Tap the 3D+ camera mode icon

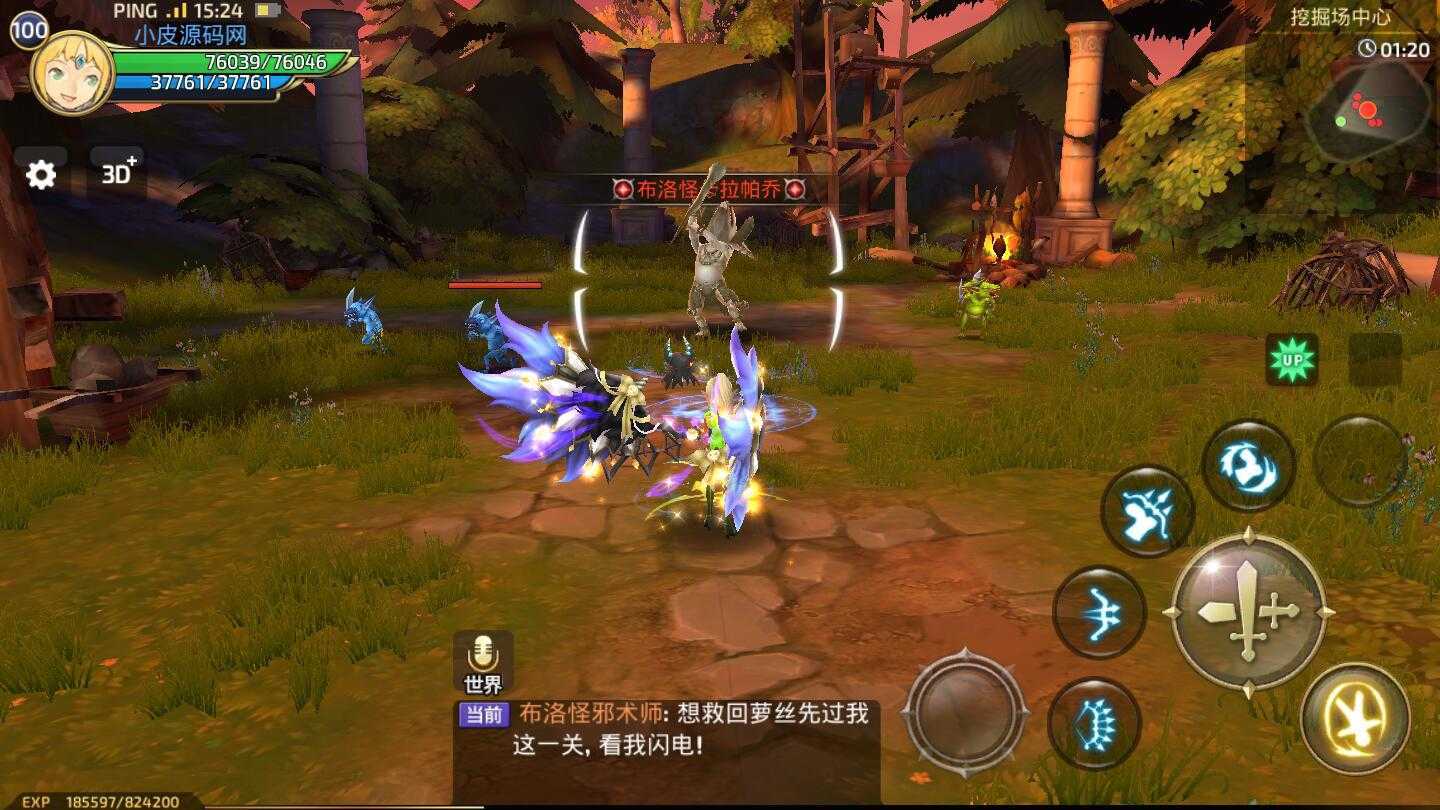pyautogui.click(x=117, y=172)
